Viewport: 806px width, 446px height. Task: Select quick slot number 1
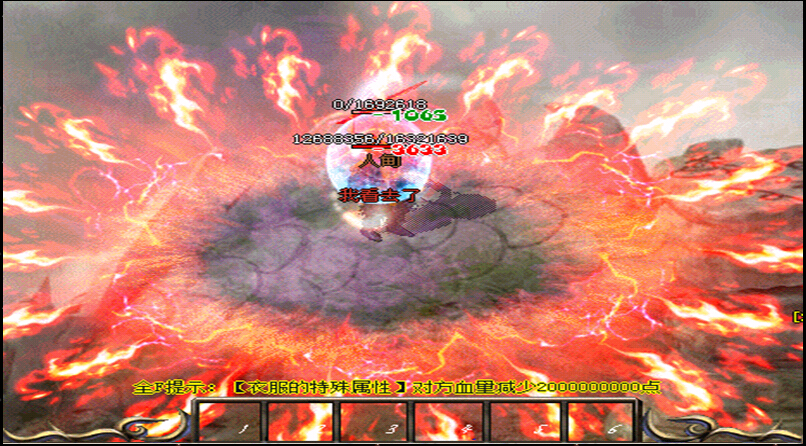tap(226, 422)
